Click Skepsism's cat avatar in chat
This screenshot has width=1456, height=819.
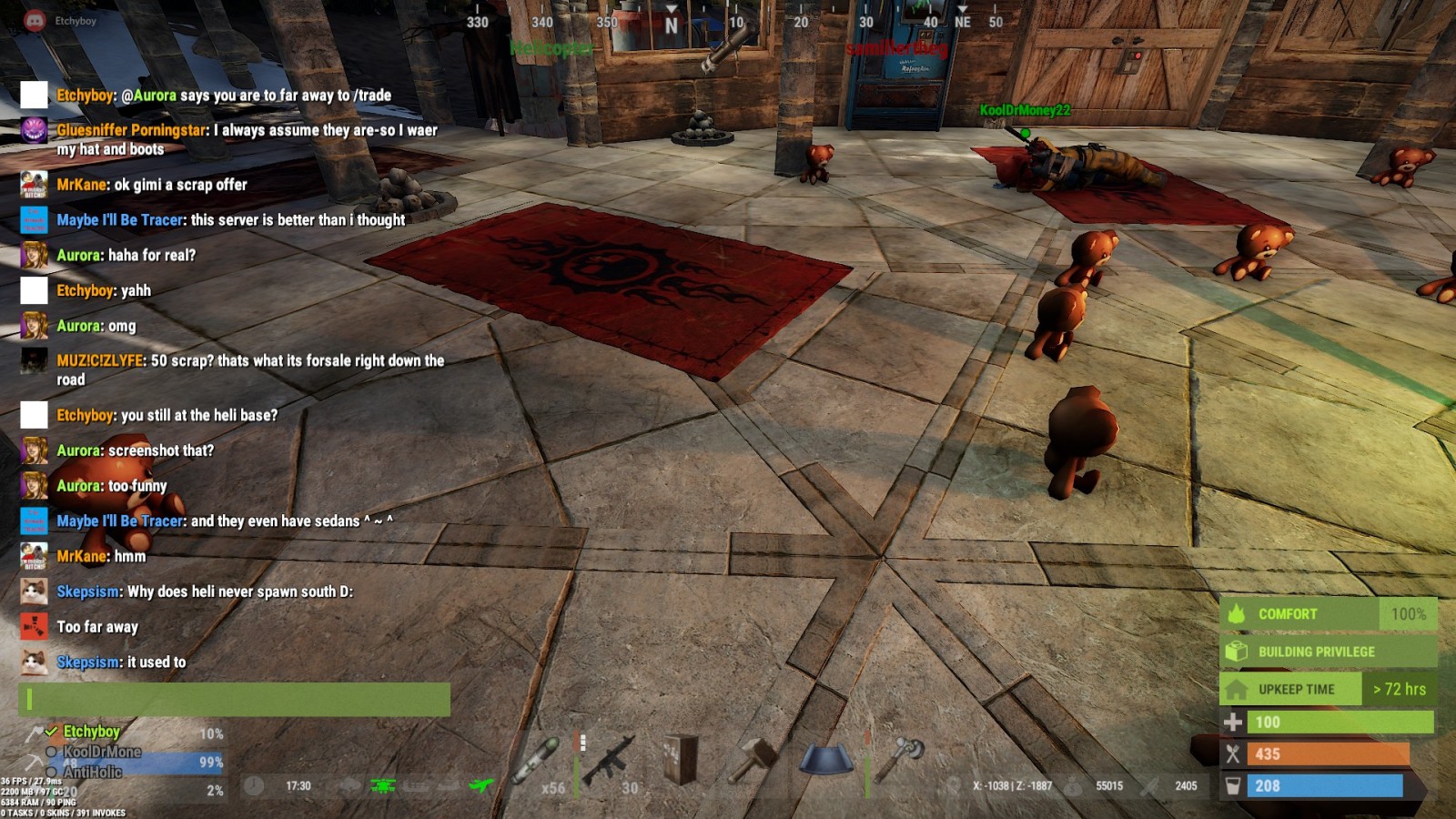(34, 591)
